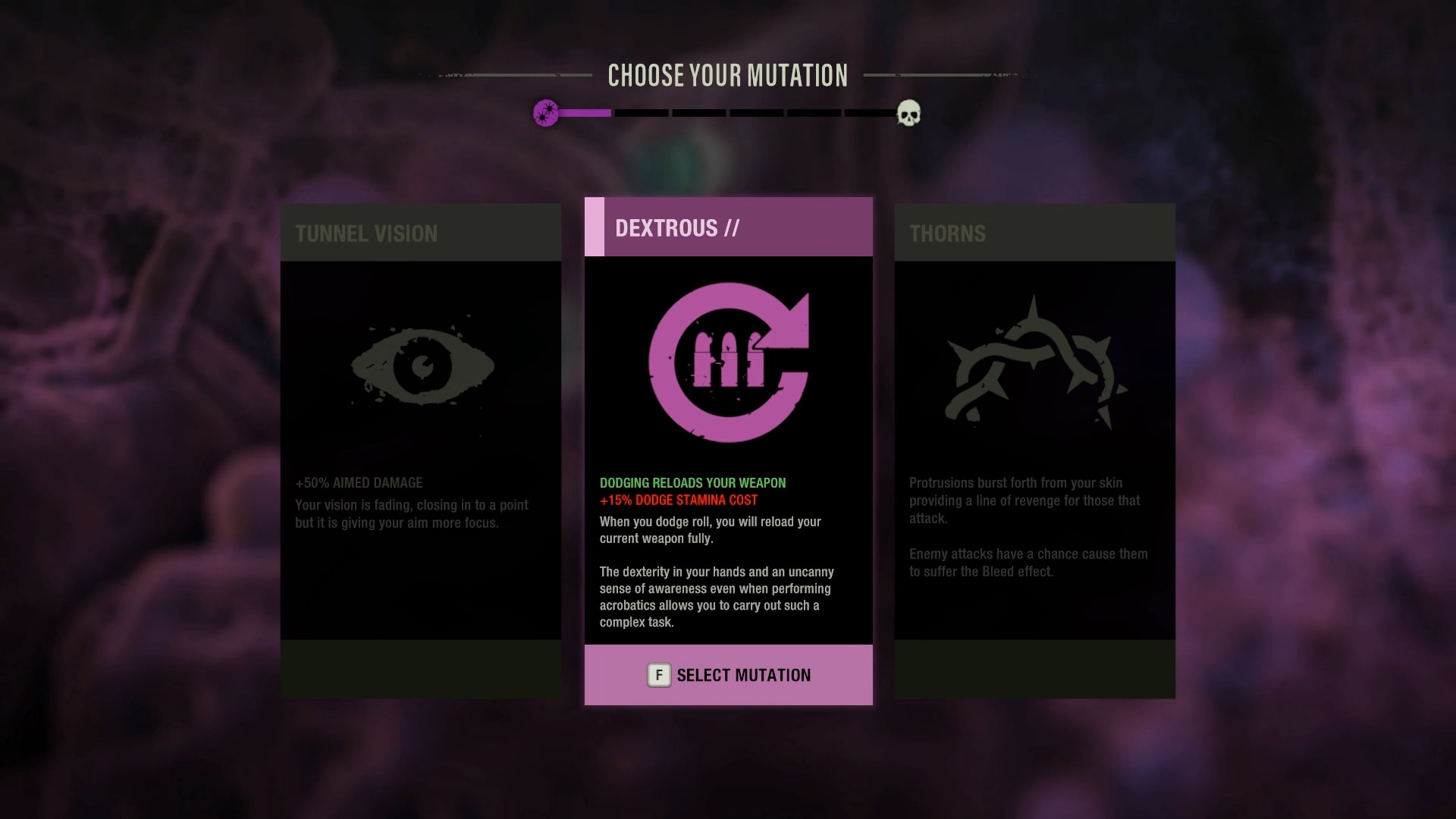
Task: Click the TUNNEL VISION title text
Action: [367, 234]
